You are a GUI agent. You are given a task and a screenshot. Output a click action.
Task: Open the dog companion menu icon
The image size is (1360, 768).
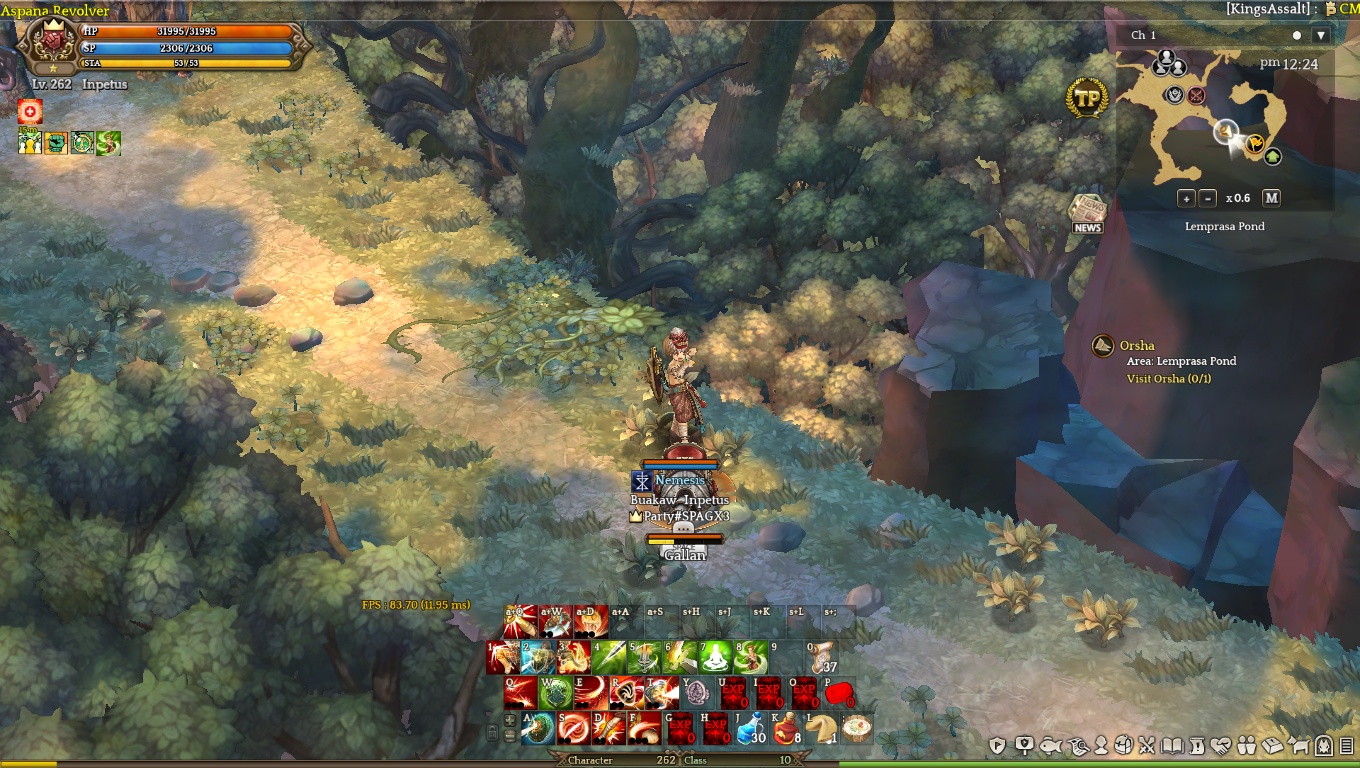click(x=1300, y=745)
